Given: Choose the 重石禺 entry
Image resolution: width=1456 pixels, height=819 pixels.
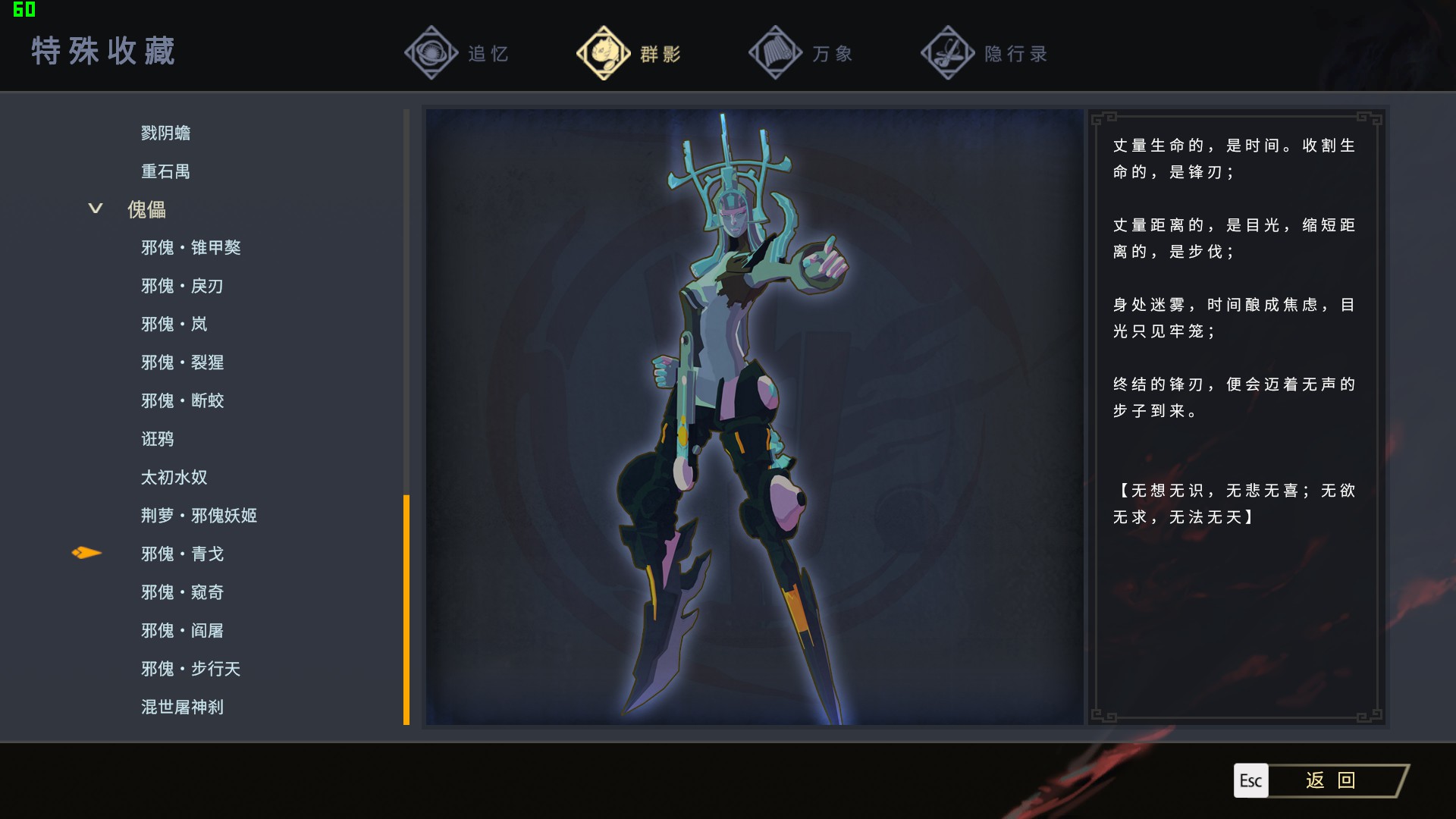Looking at the screenshot, I should [x=165, y=171].
